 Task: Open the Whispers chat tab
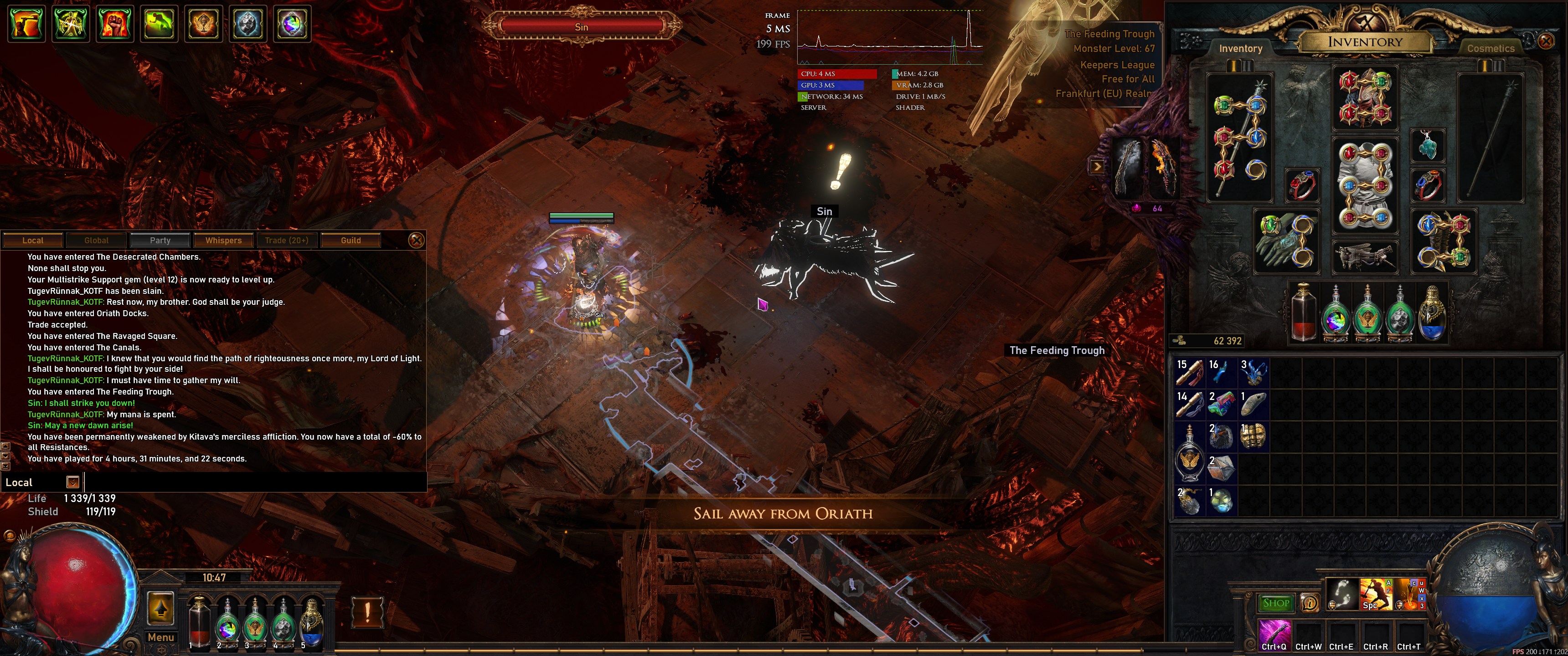pyautogui.click(x=223, y=241)
